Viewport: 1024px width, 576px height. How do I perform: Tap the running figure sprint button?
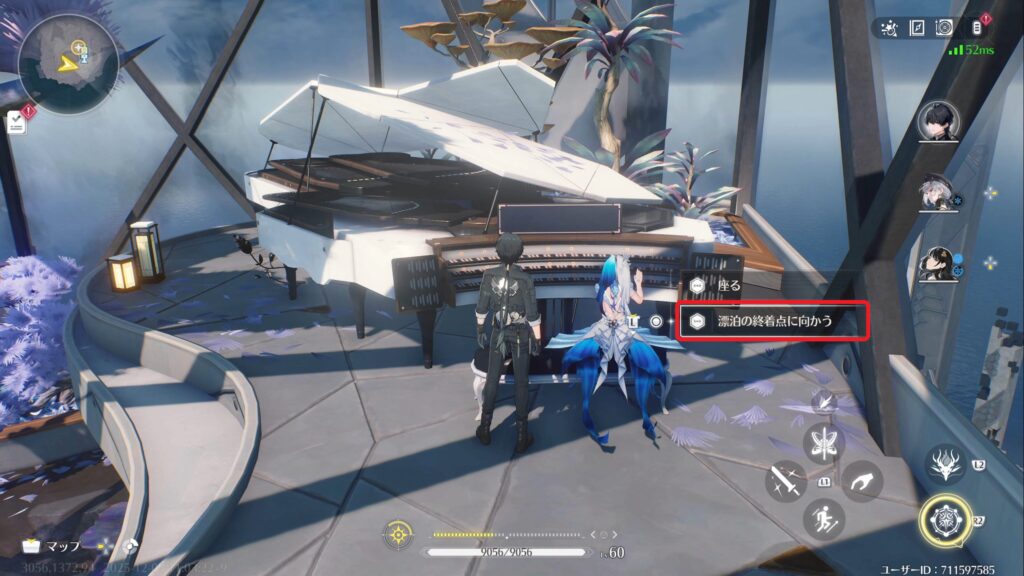[x=824, y=519]
